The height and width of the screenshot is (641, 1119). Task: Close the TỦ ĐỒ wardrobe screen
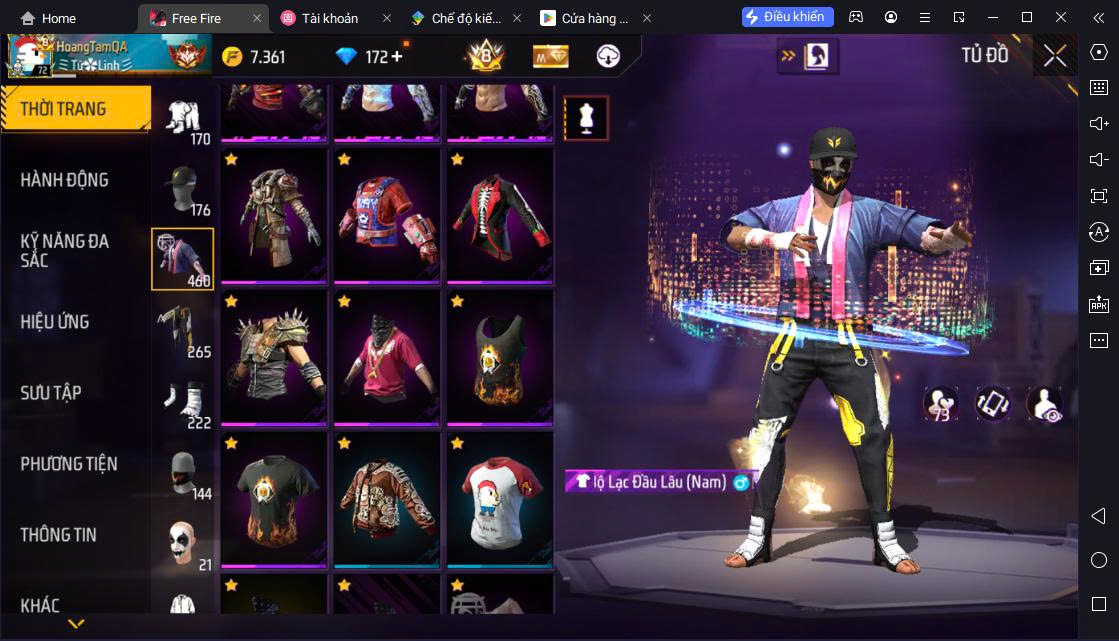(1055, 56)
